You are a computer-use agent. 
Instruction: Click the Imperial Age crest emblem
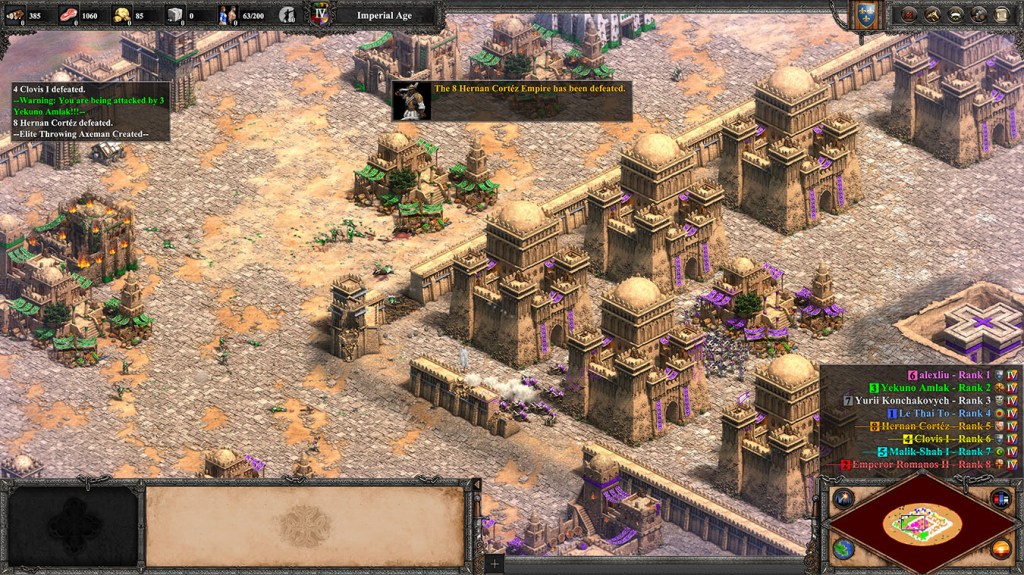[321, 15]
